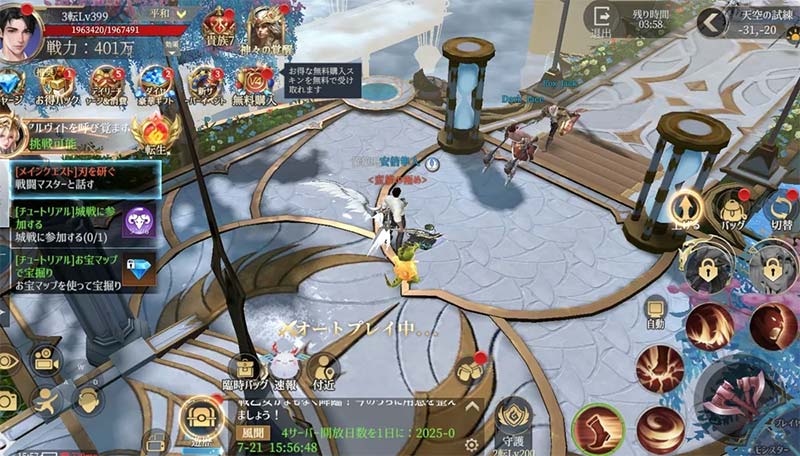800x456 pixels.
Task: Open the video camera recording icon
Action: [45, 360]
